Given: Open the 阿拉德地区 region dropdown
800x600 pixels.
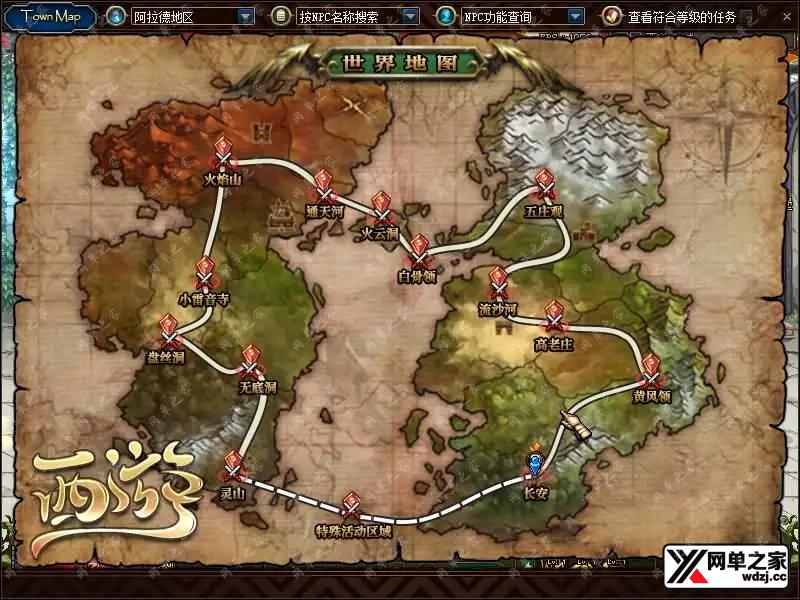Looking at the screenshot, I should pos(246,17).
